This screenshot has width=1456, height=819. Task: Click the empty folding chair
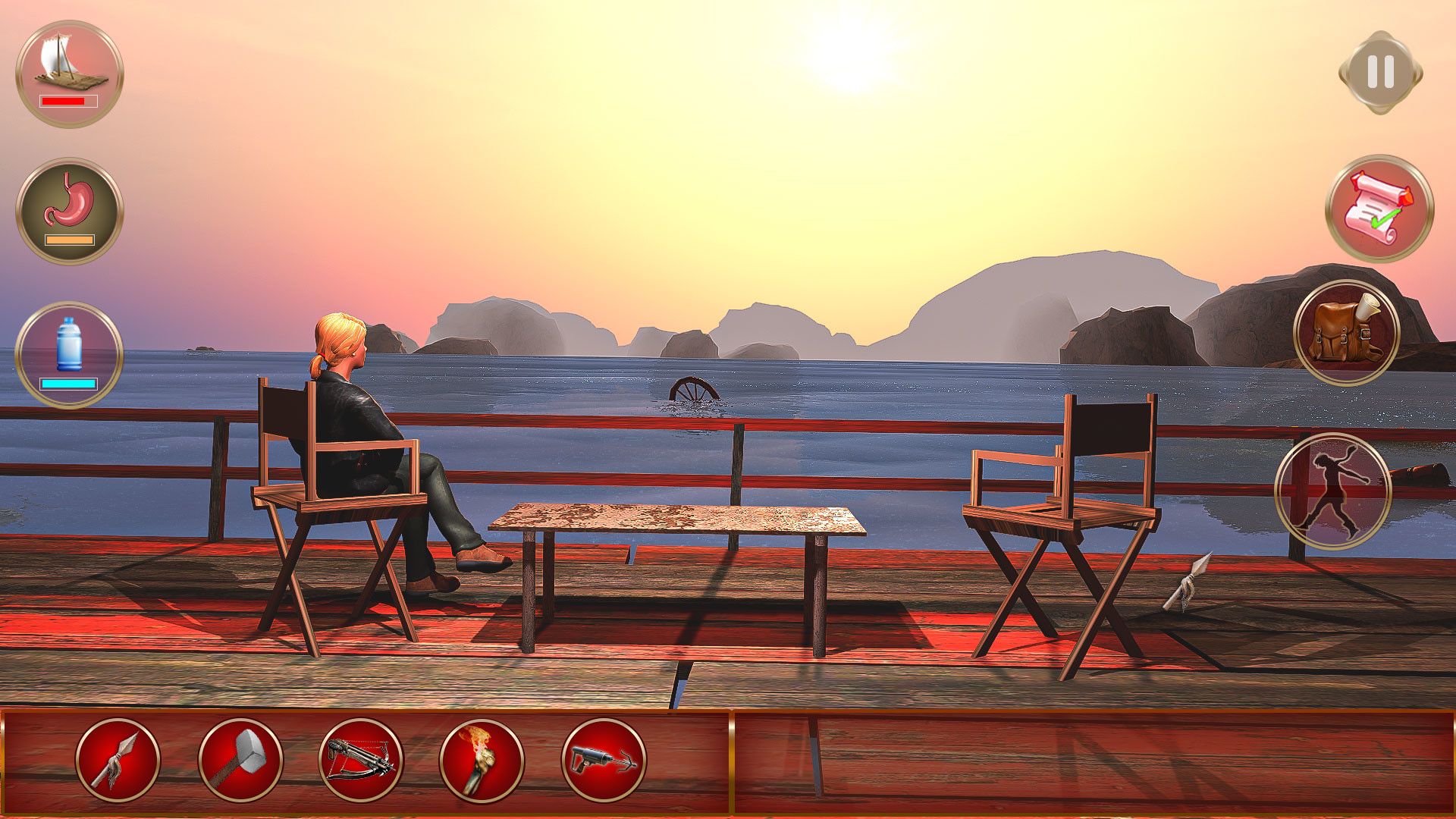pyautogui.click(x=1062, y=516)
